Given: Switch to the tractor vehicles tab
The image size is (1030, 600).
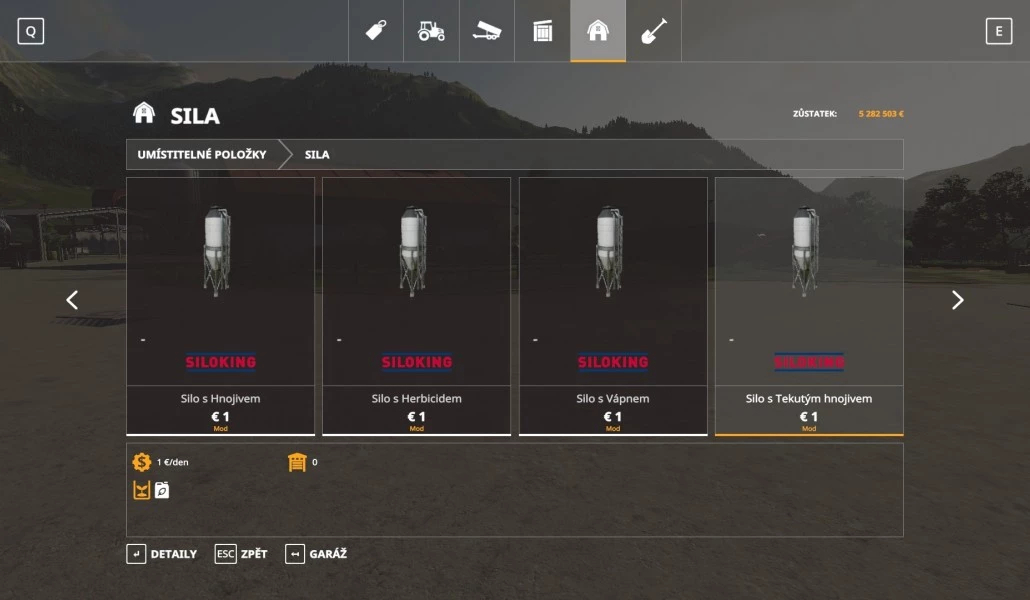Looking at the screenshot, I should (x=431, y=31).
